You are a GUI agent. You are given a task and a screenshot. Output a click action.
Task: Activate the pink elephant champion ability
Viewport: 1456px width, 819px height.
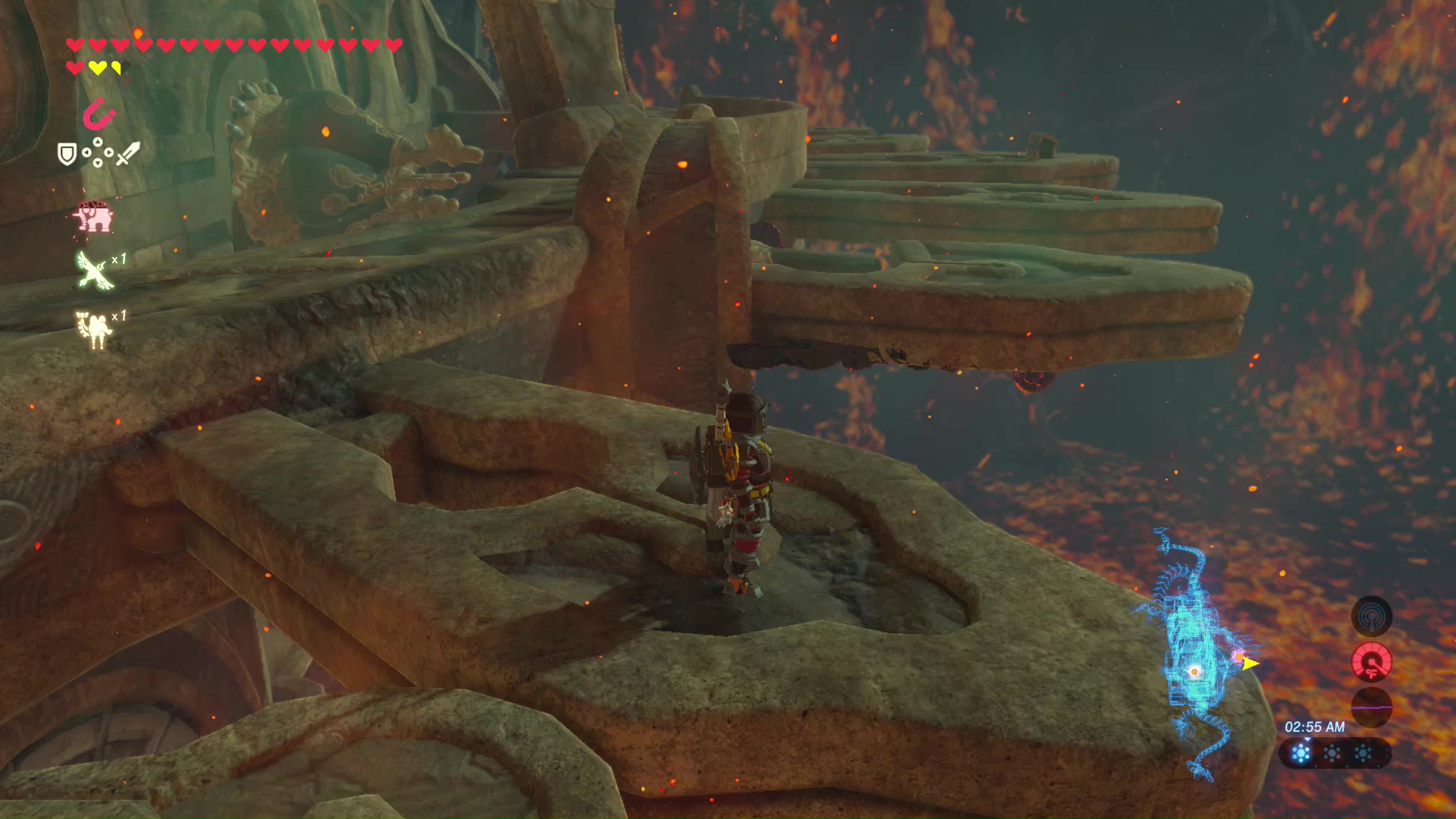(x=93, y=217)
